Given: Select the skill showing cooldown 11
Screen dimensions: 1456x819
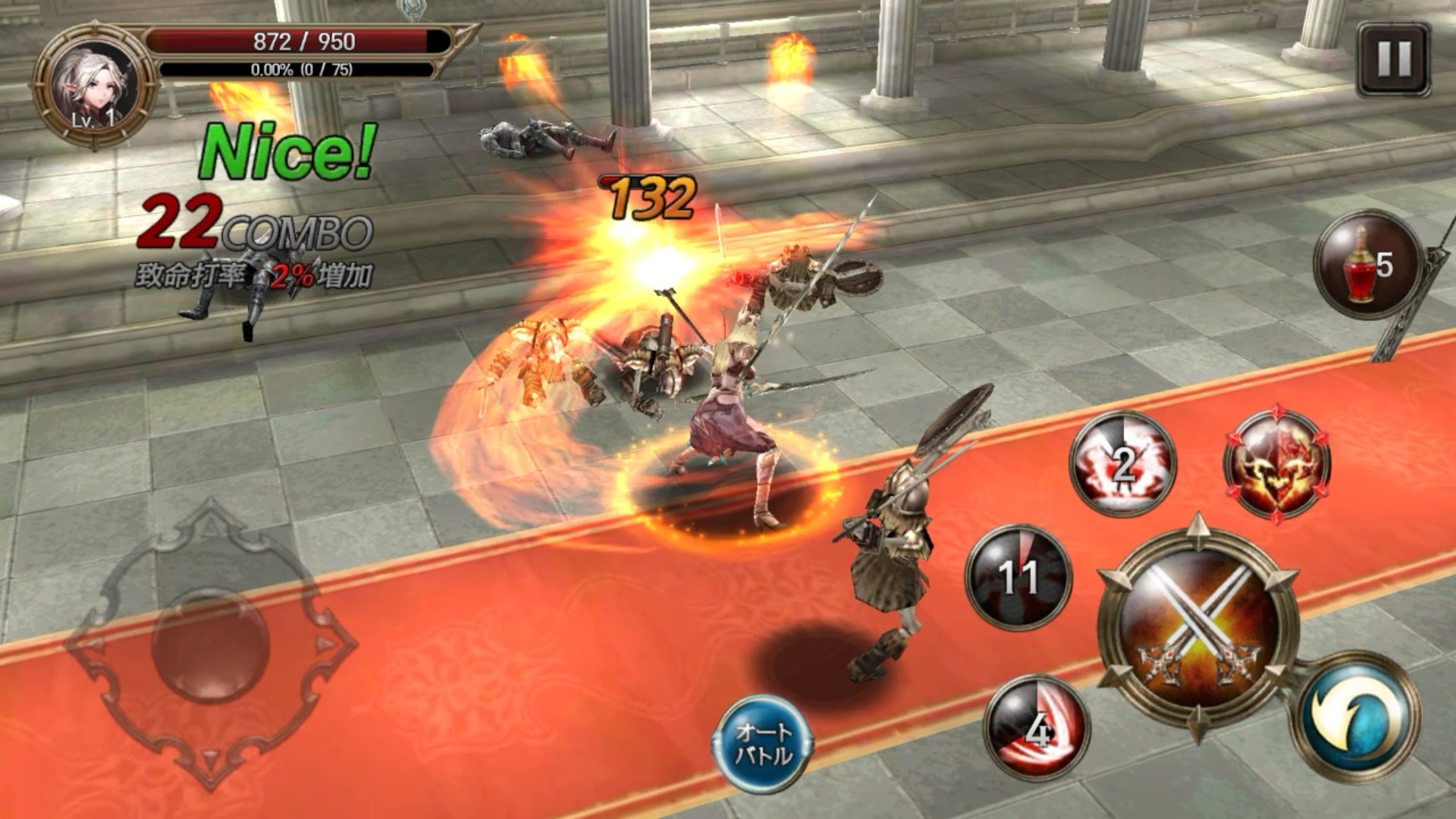Looking at the screenshot, I should click(x=1018, y=576).
